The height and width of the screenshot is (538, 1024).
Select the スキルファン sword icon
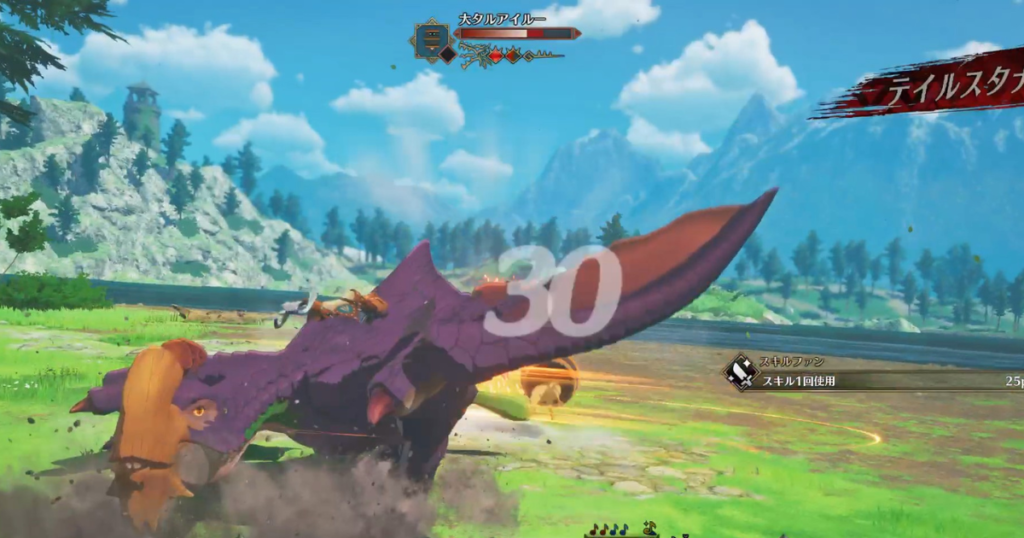[x=741, y=373]
